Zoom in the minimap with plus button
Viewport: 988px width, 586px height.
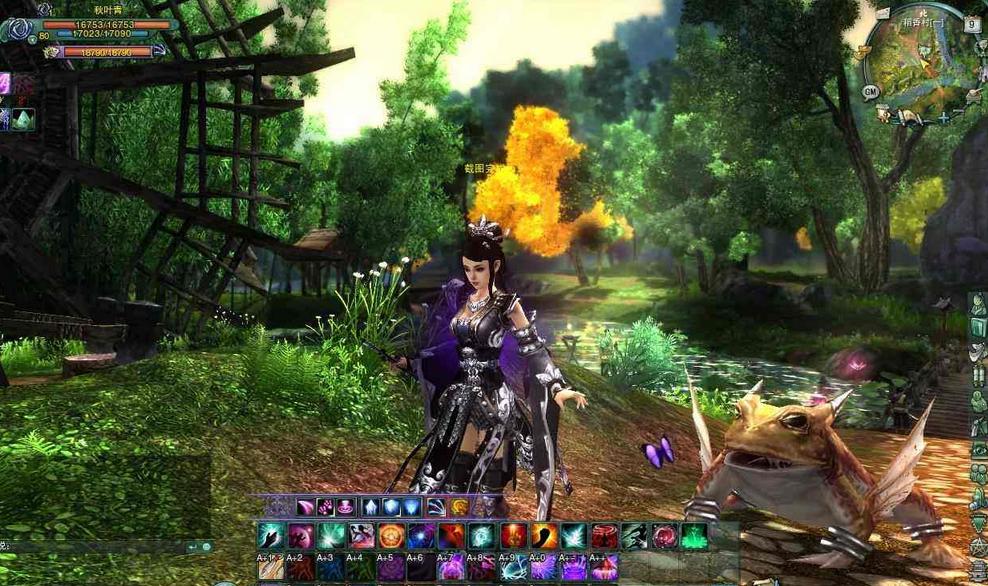tap(942, 118)
